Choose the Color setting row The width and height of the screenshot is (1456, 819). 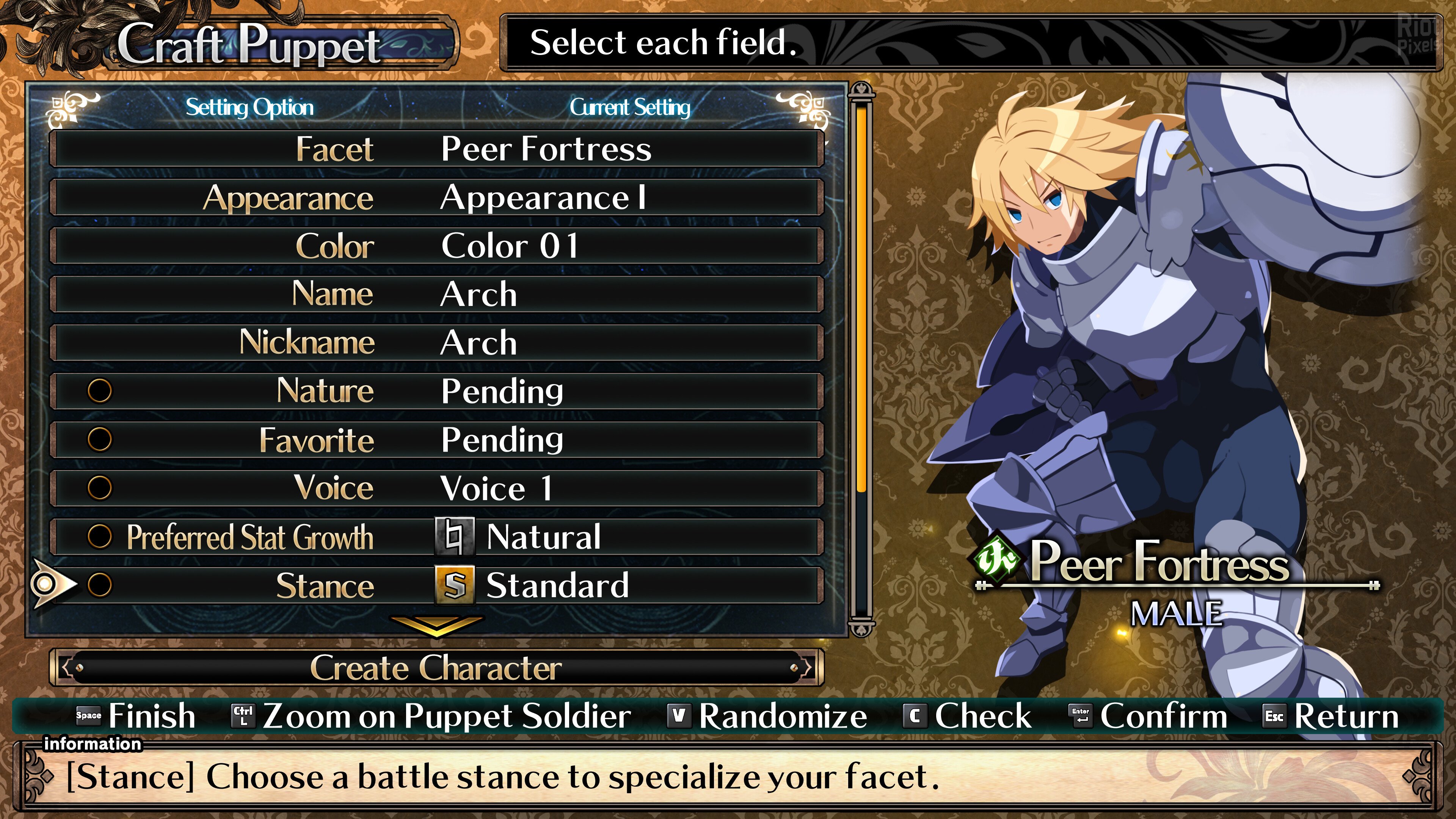click(x=436, y=246)
